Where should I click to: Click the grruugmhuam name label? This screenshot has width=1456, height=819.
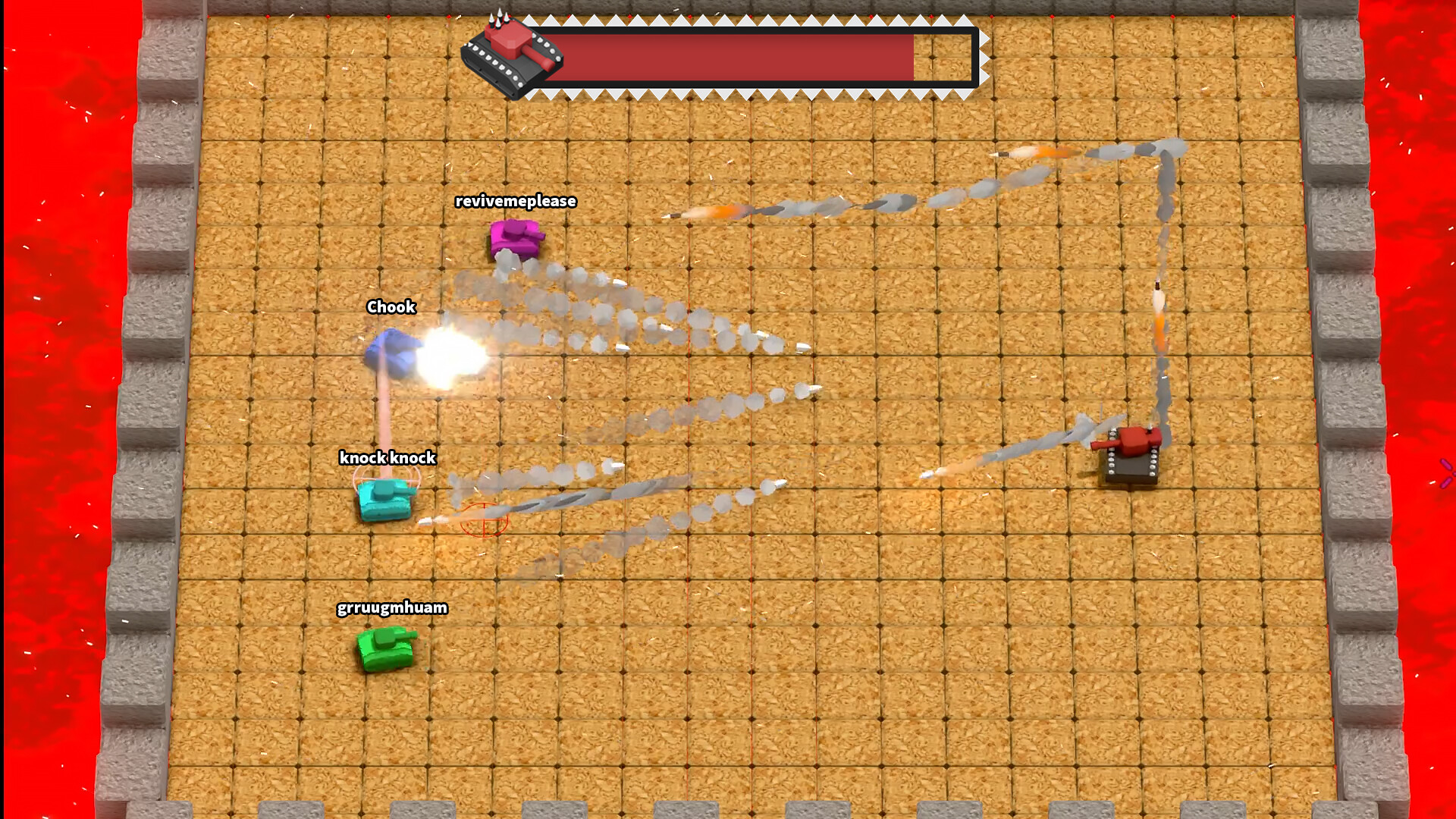click(x=392, y=607)
